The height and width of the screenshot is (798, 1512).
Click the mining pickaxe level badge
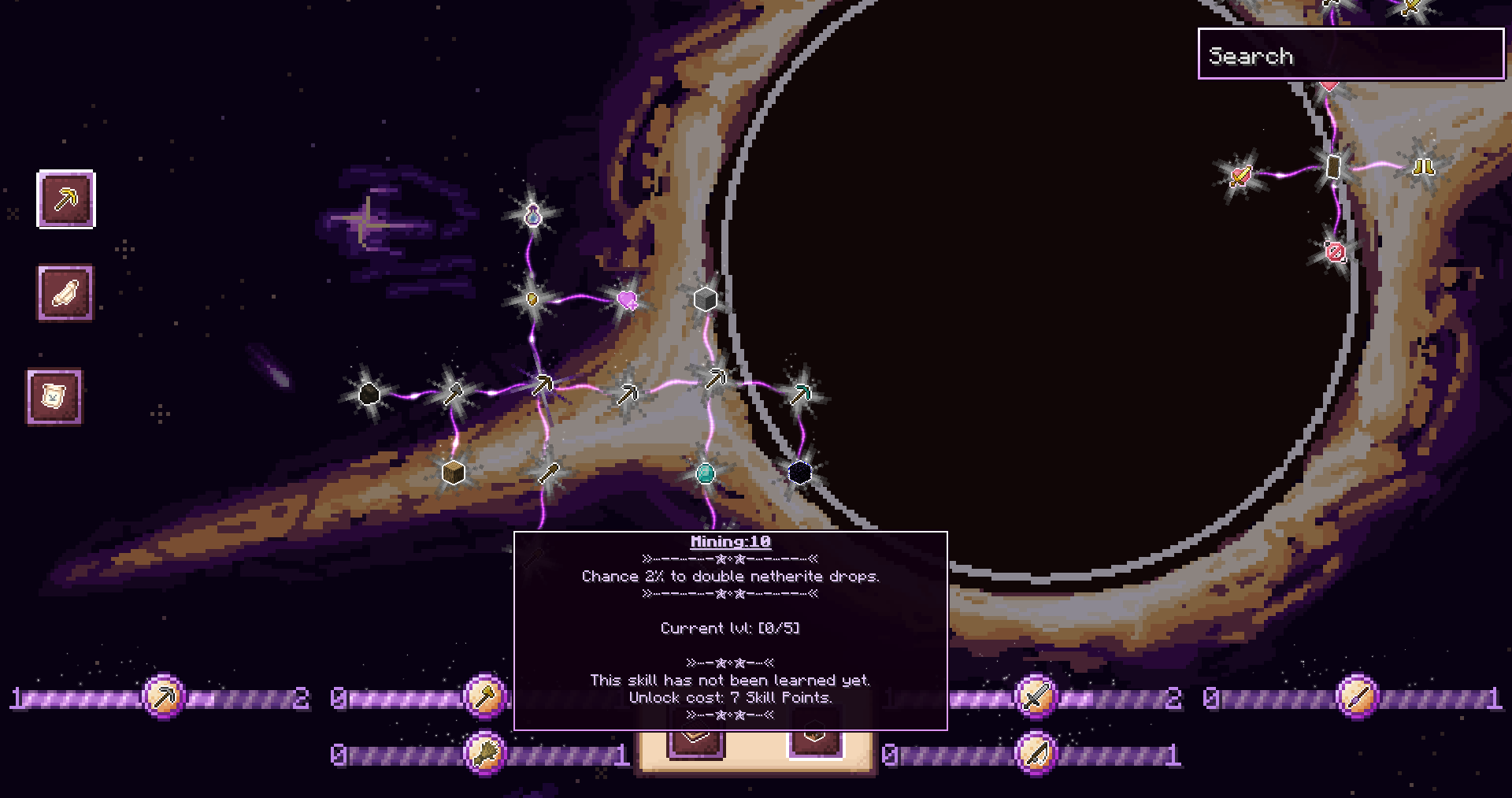164,696
